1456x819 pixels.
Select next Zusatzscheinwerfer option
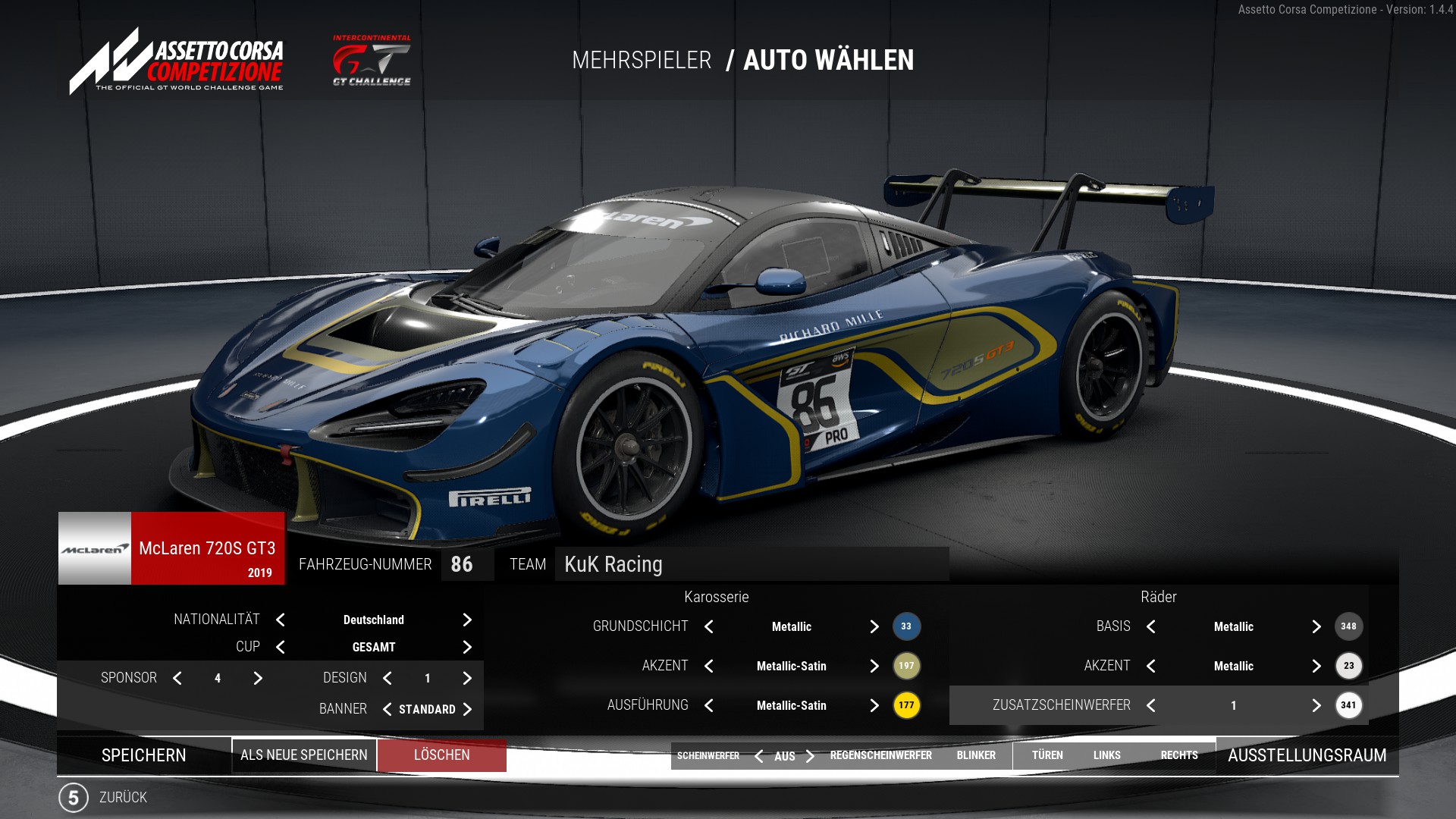[1316, 705]
